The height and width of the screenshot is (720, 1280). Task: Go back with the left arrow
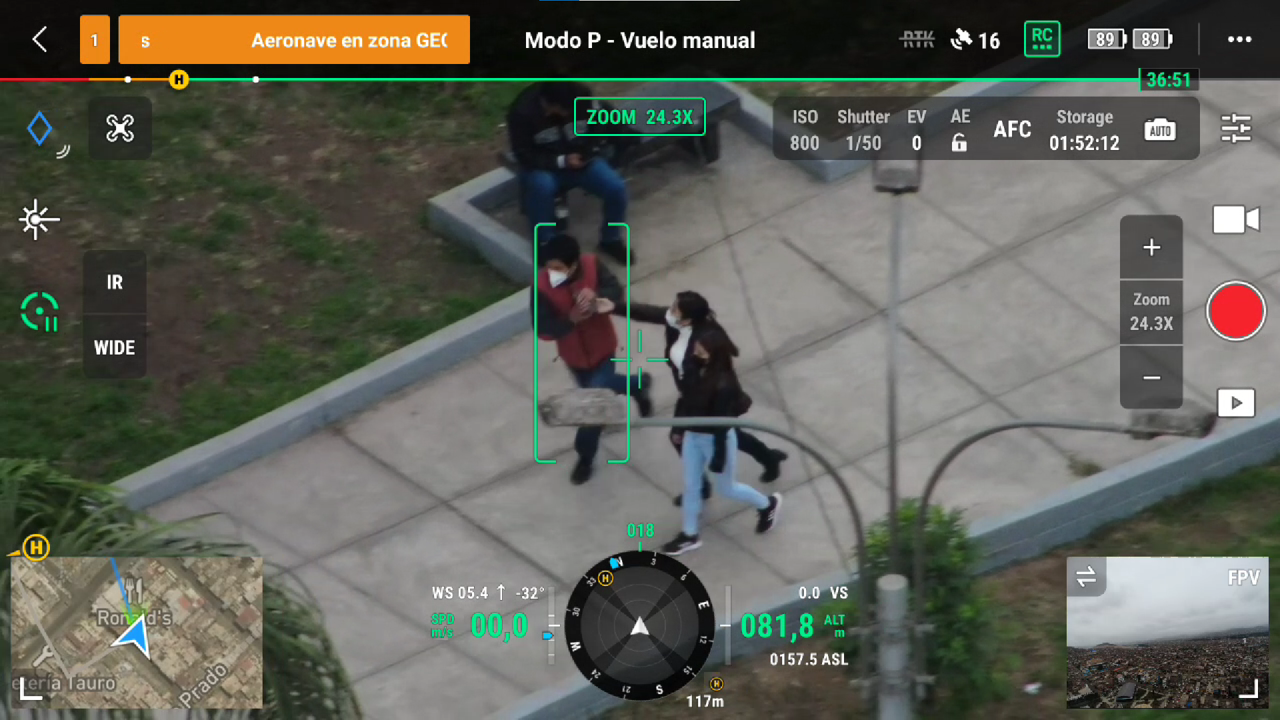38,40
